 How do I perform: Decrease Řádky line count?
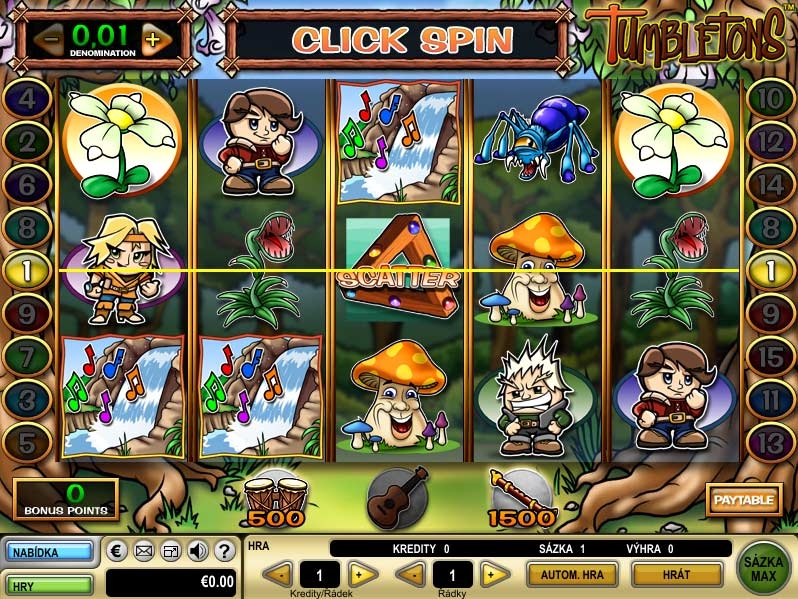pos(410,575)
